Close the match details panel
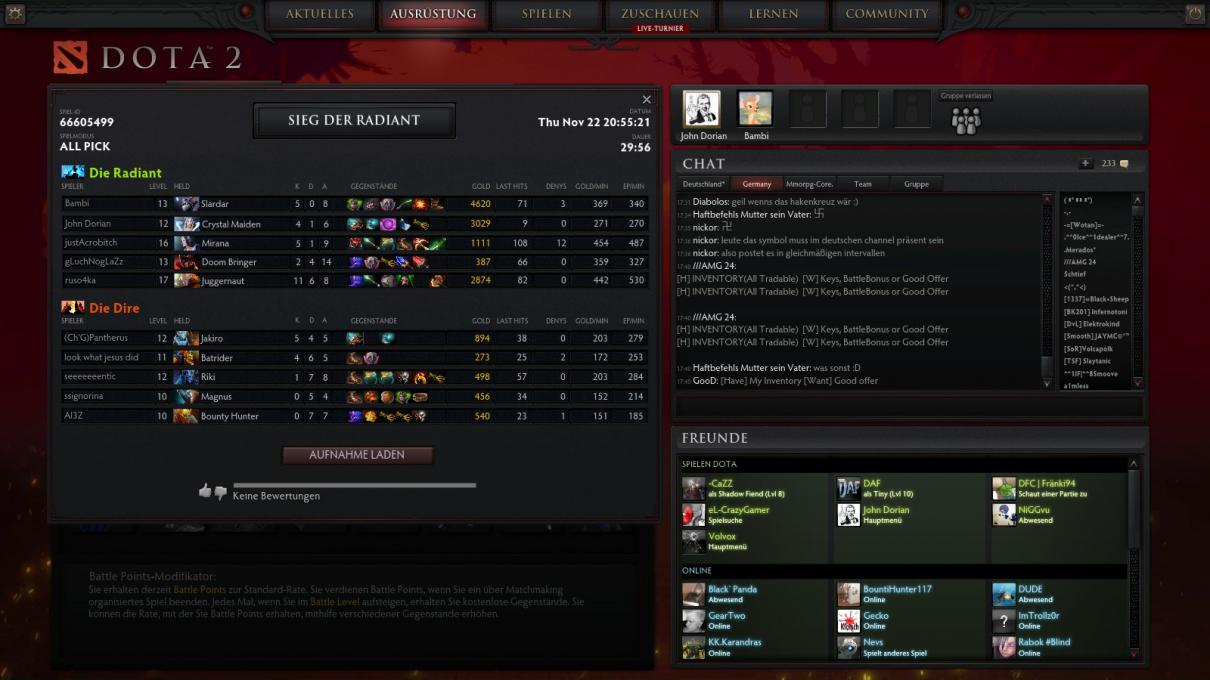1210x680 pixels. pyautogui.click(x=646, y=100)
